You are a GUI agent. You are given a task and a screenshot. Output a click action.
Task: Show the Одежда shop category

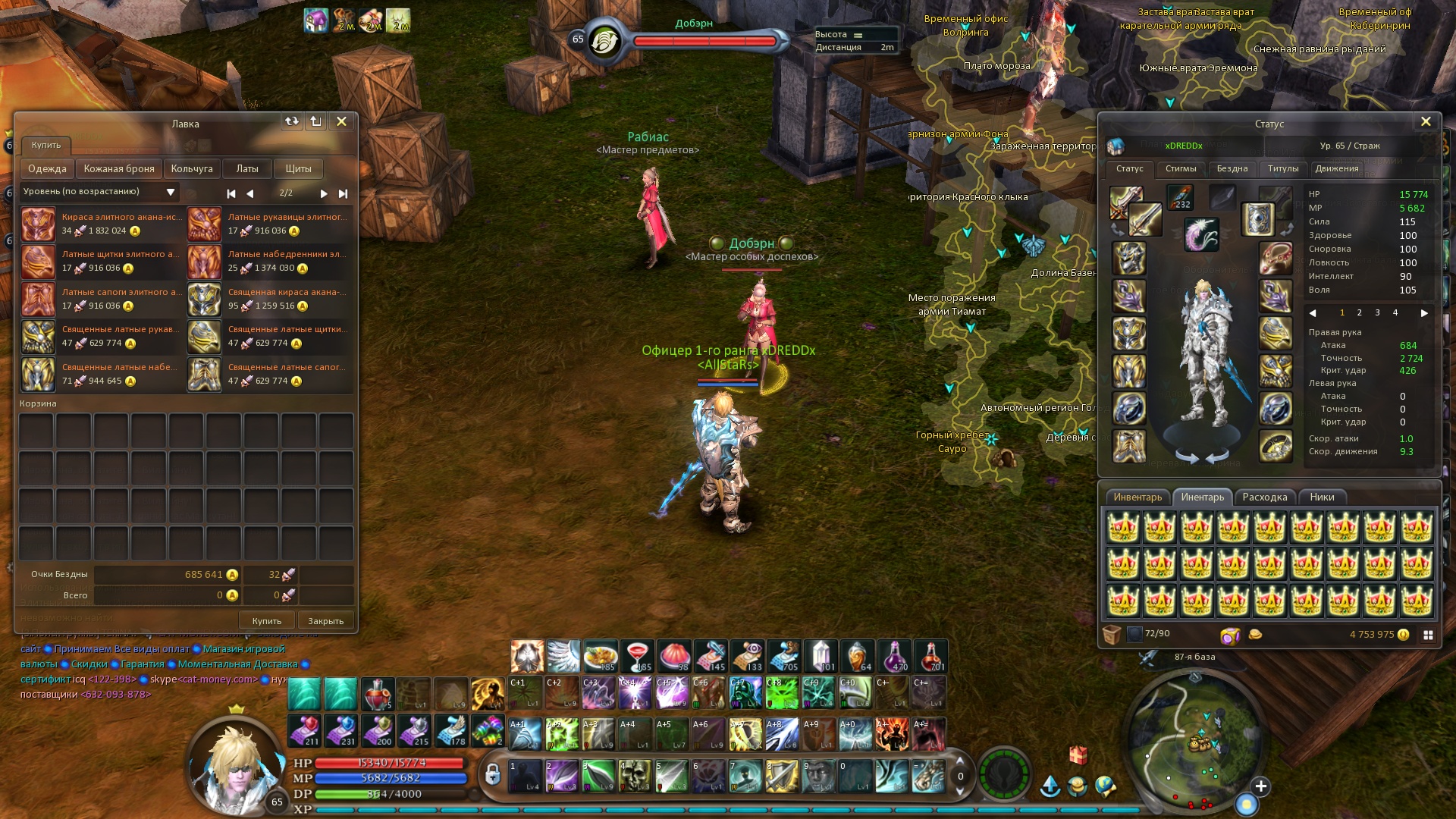[47, 168]
